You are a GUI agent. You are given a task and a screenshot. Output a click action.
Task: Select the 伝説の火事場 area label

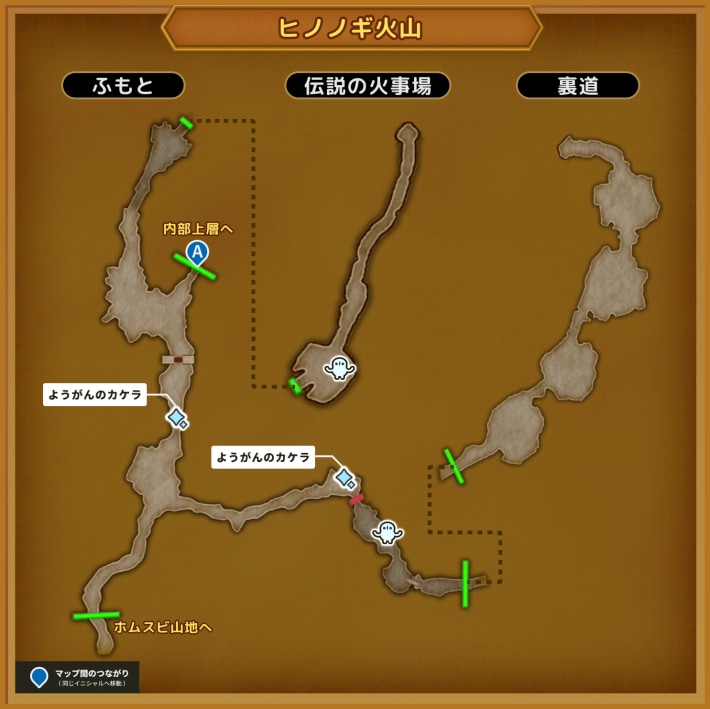point(367,86)
